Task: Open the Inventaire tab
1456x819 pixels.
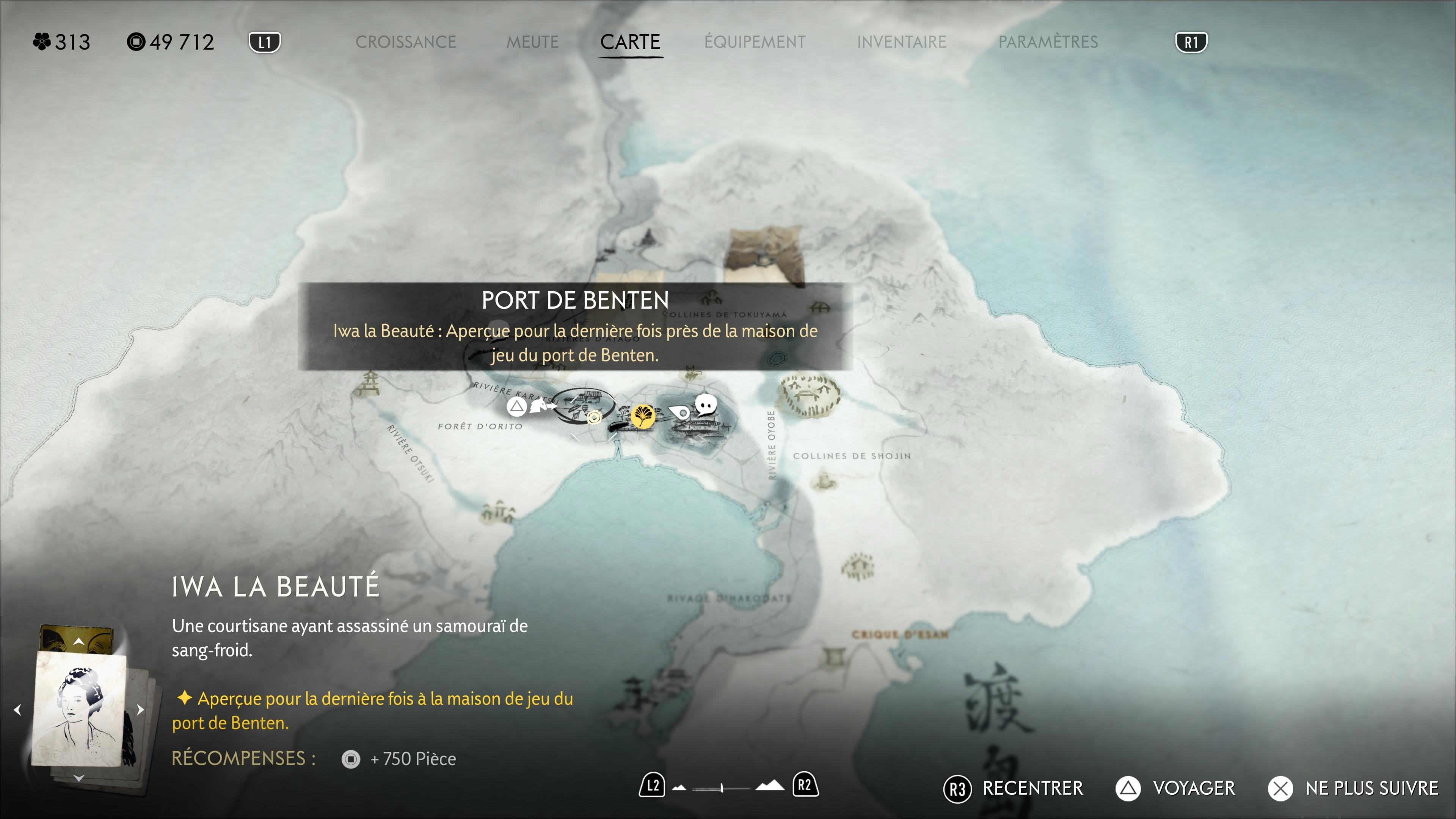Action: tap(902, 42)
